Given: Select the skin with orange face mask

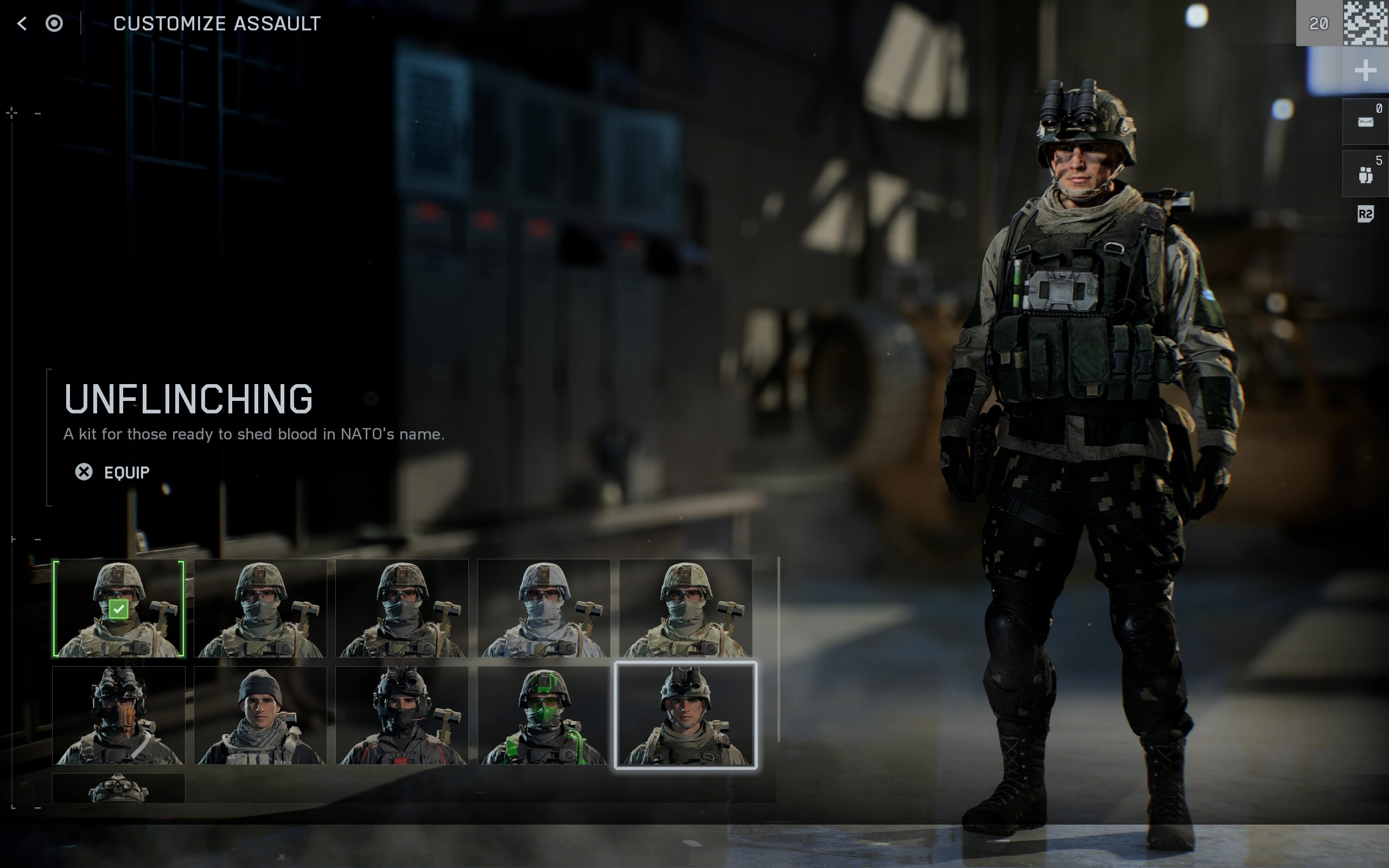Looking at the screenshot, I should (x=119, y=716).
